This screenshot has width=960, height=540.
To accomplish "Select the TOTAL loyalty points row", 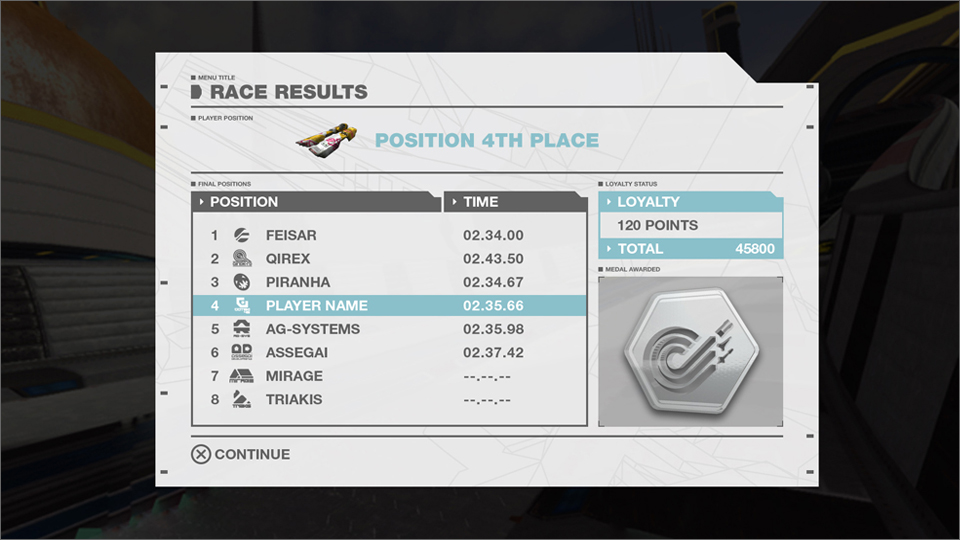I will [x=690, y=249].
